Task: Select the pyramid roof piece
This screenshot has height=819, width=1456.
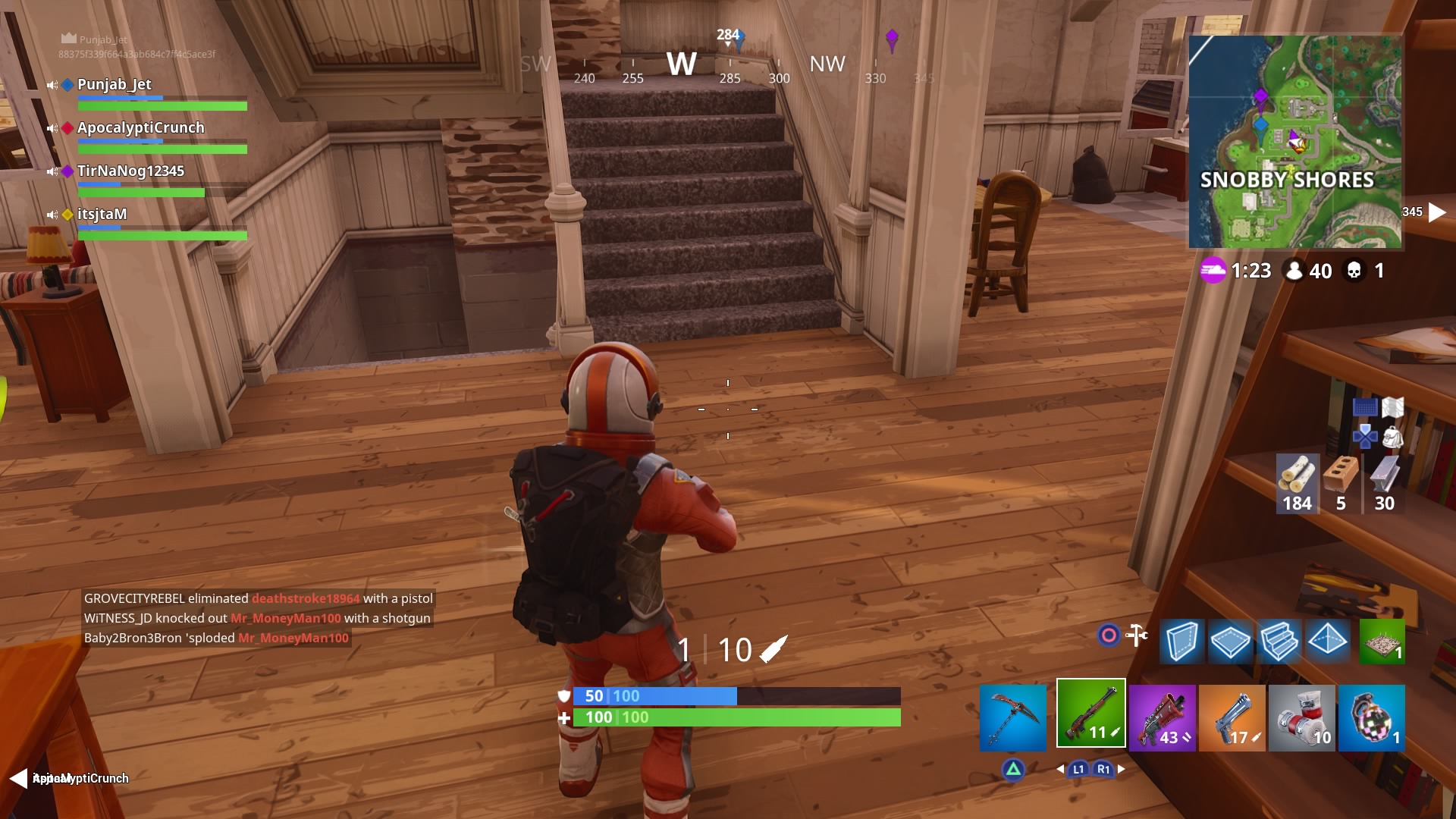Action: click(1329, 642)
